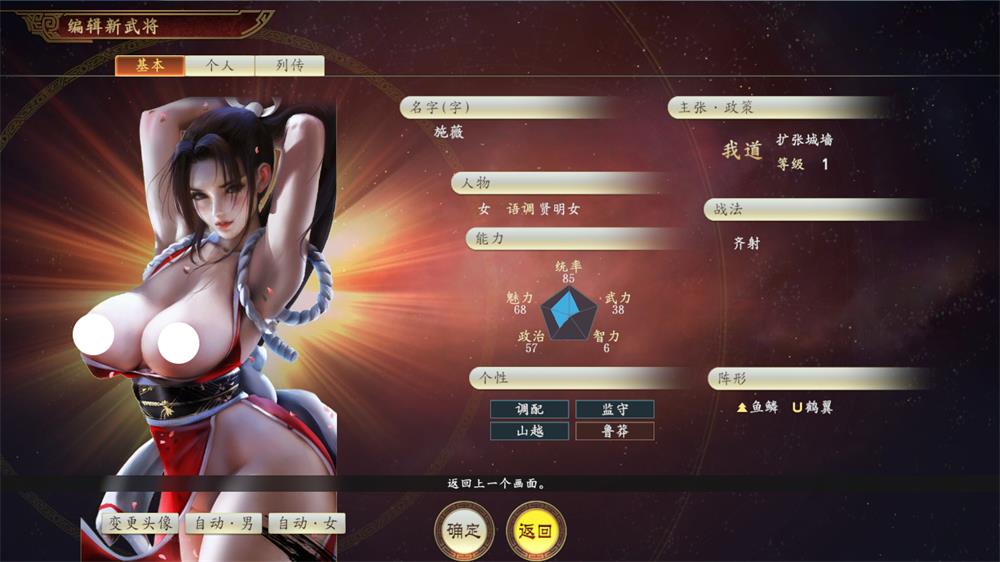Click the 山越 trait box
The height and width of the screenshot is (562, 1000).
[x=529, y=431]
